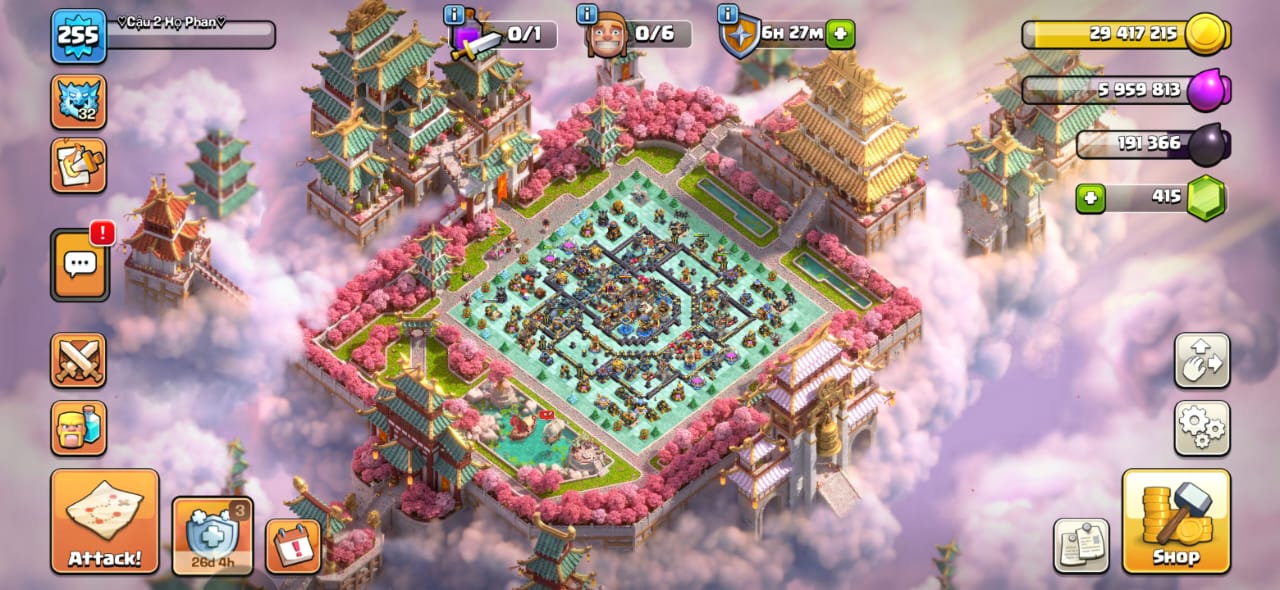Image resolution: width=1280 pixels, height=590 pixels.
Task: Open the calendar events button
Action: (293, 546)
